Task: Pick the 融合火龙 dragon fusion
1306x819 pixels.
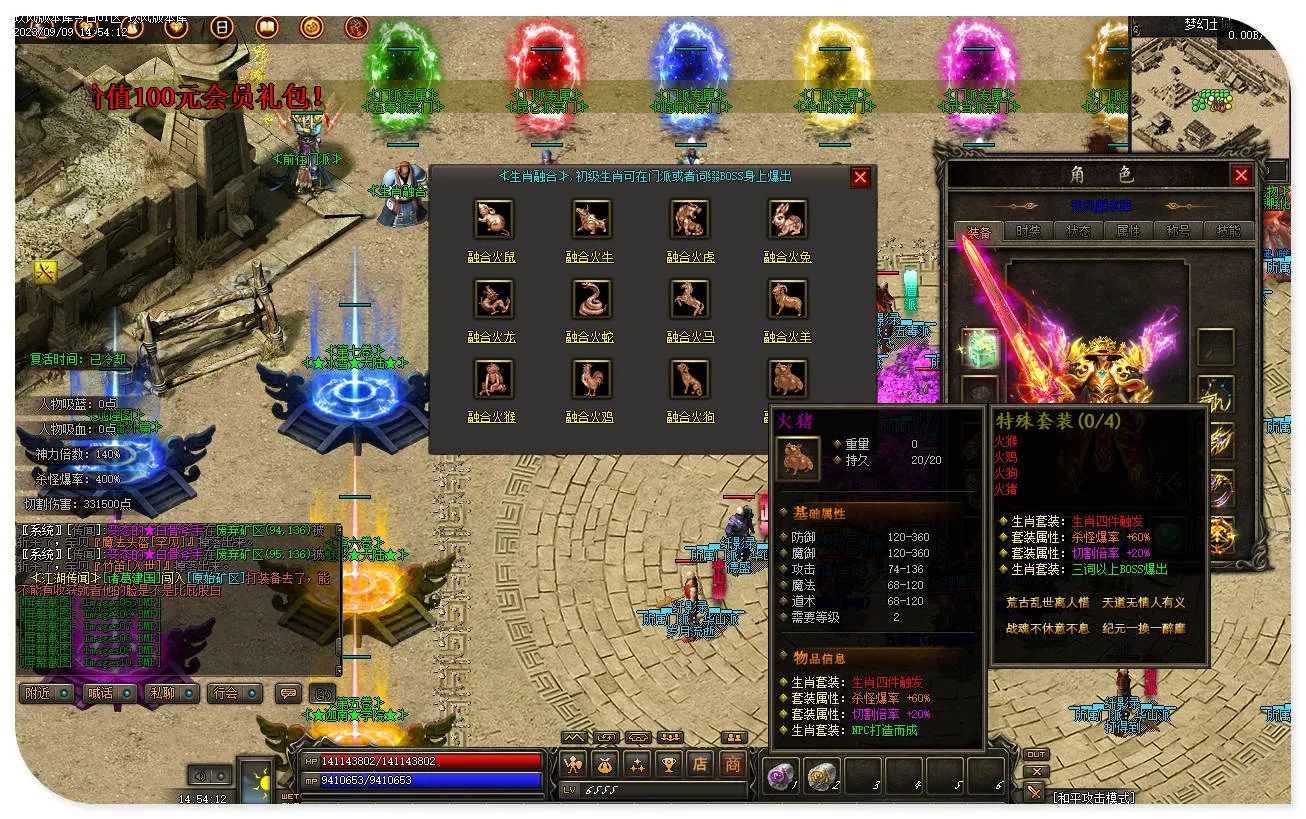Action: pos(492,299)
